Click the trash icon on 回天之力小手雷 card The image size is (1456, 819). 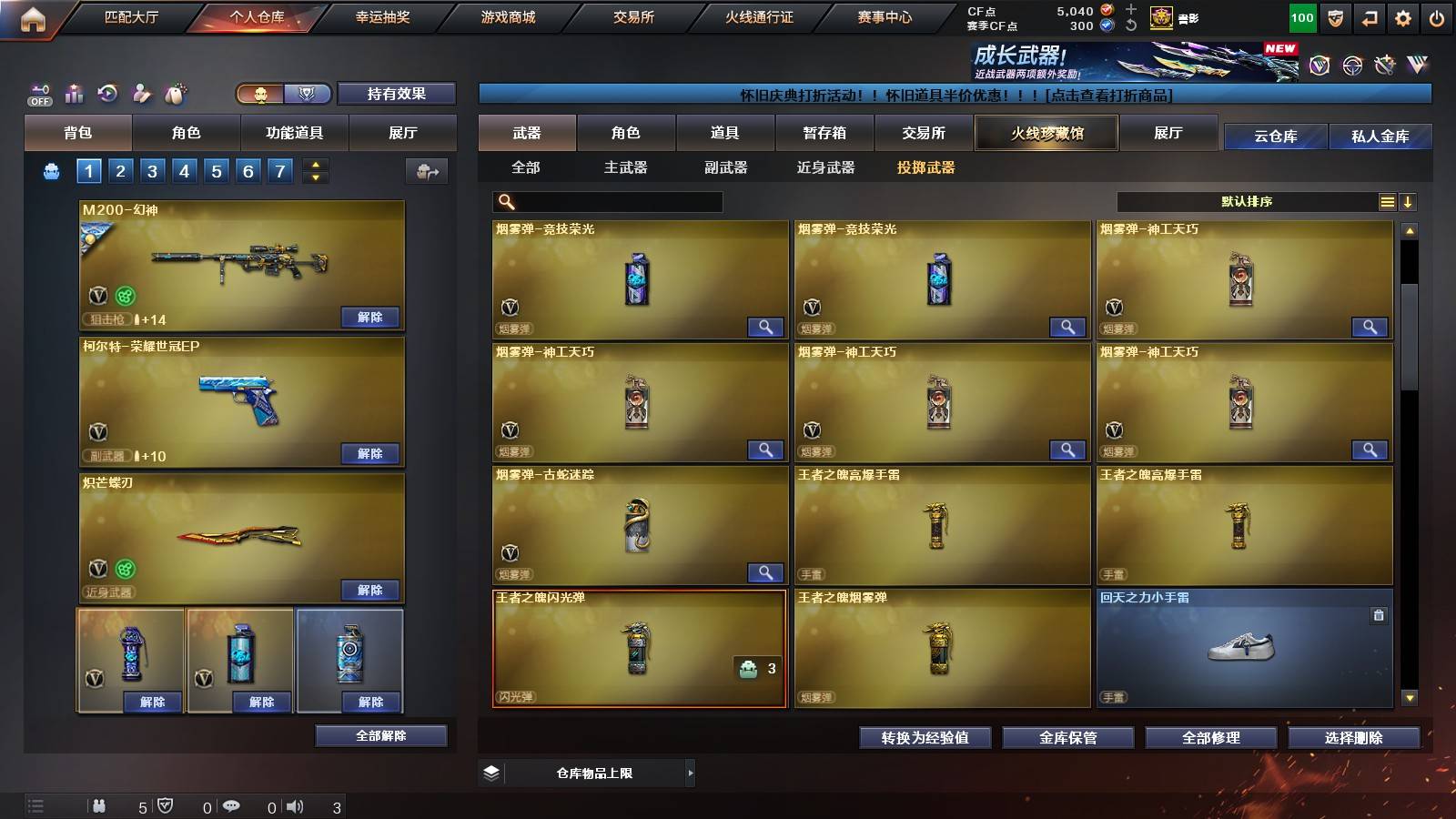tap(1377, 615)
